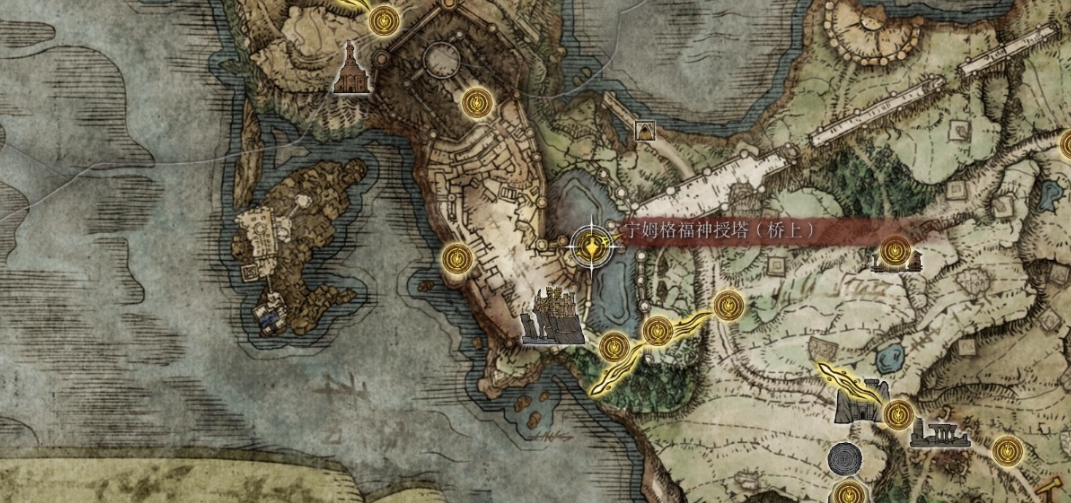Click the Stormveil Castle landmark icon
Viewport: 1071px width, 503px height.
[x=552, y=317]
